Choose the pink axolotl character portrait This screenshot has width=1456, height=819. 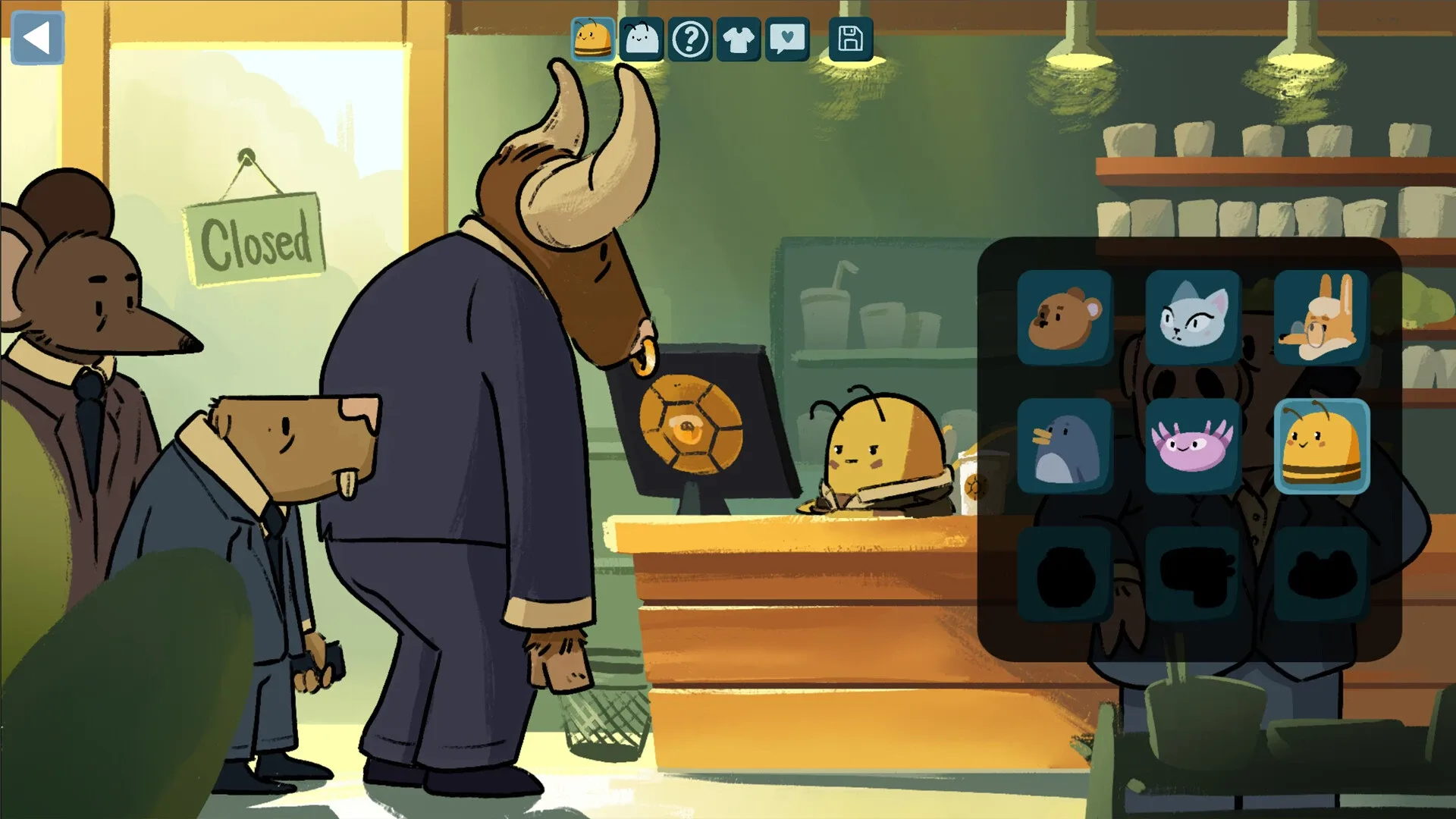click(x=1193, y=447)
